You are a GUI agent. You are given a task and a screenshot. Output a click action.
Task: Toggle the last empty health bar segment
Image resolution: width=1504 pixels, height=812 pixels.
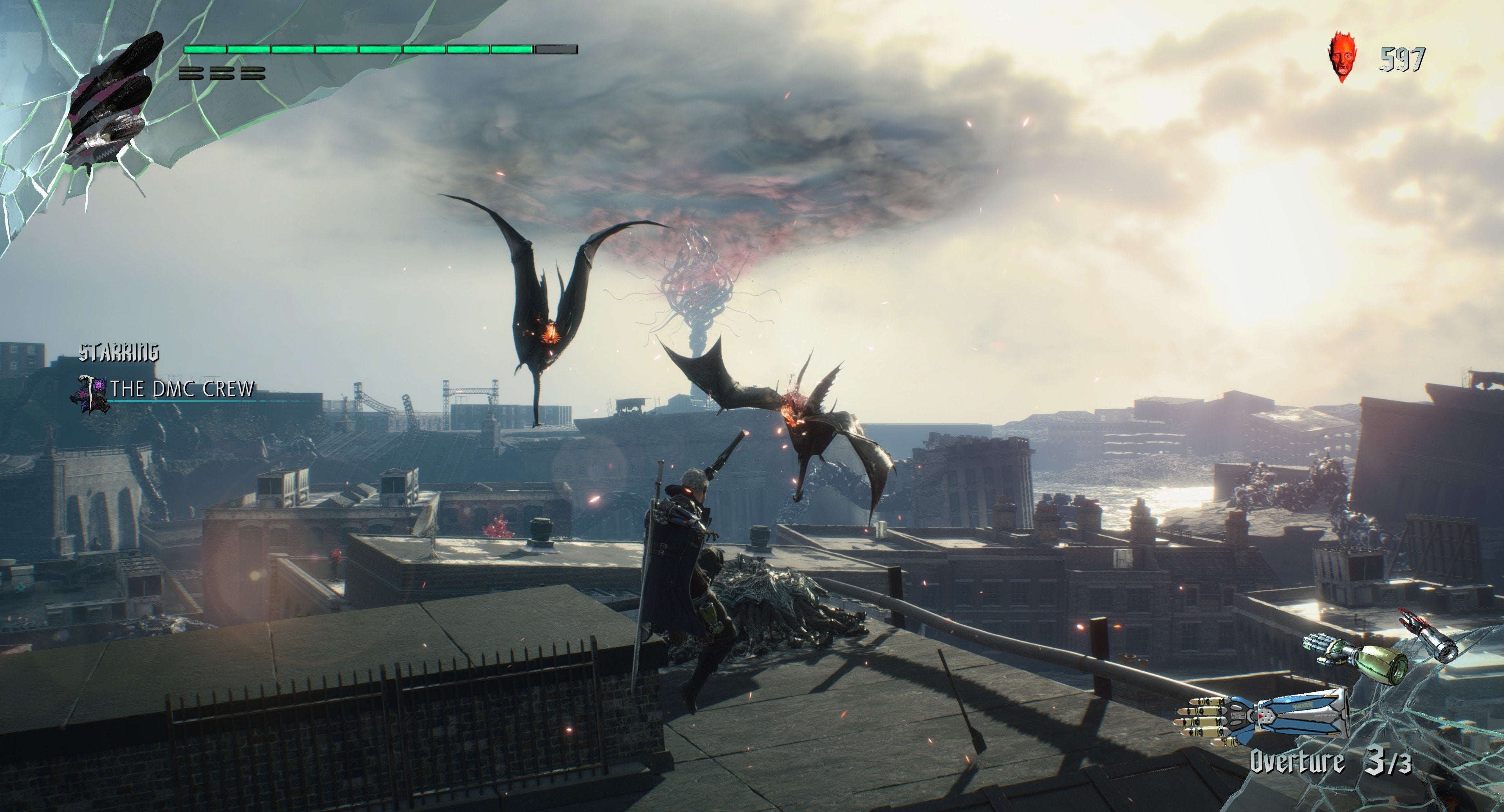tap(553, 50)
